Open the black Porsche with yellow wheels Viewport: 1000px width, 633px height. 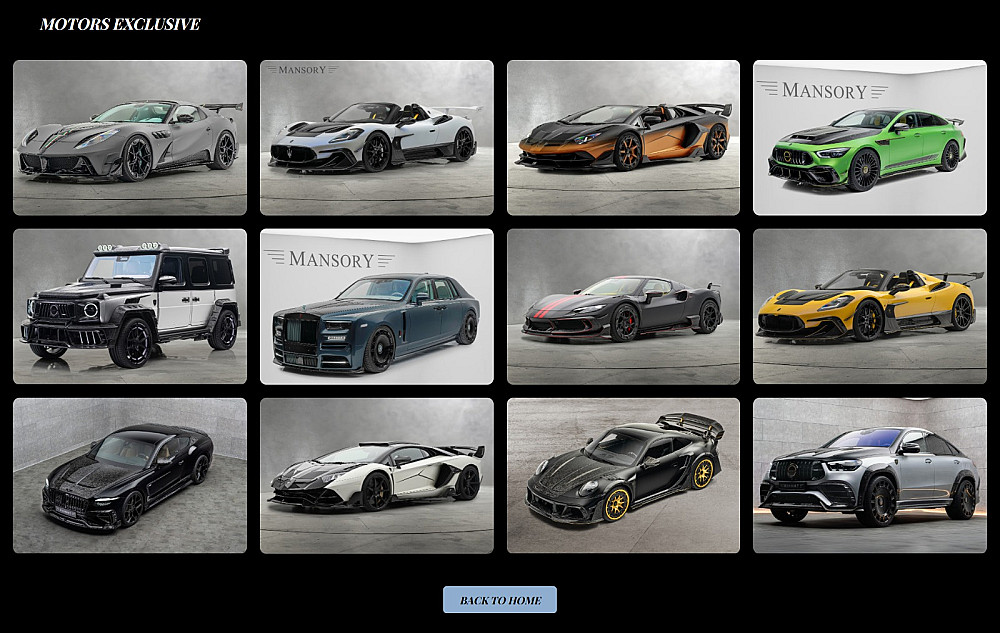623,476
